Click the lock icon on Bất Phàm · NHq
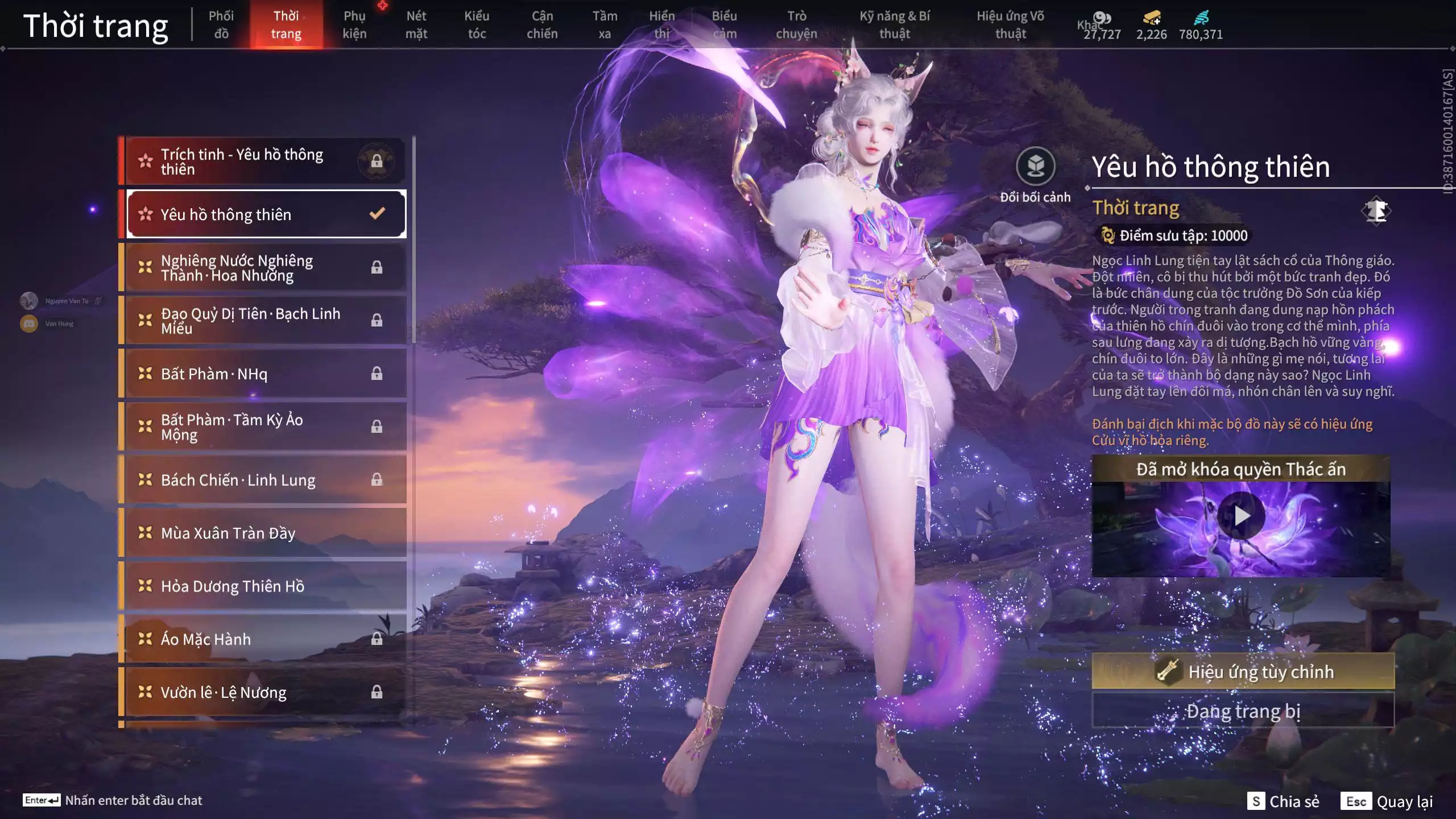Viewport: 1456px width, 819px height. point(377,374)
